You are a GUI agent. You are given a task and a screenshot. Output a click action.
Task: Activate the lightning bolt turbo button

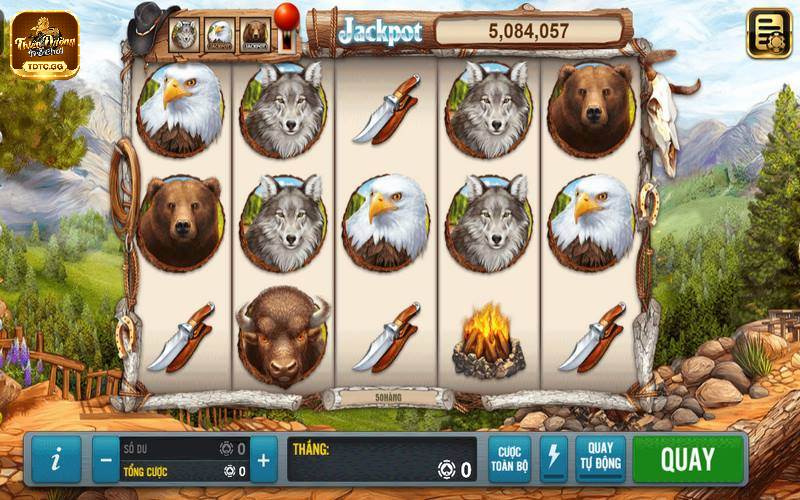[x=553, y=460]
